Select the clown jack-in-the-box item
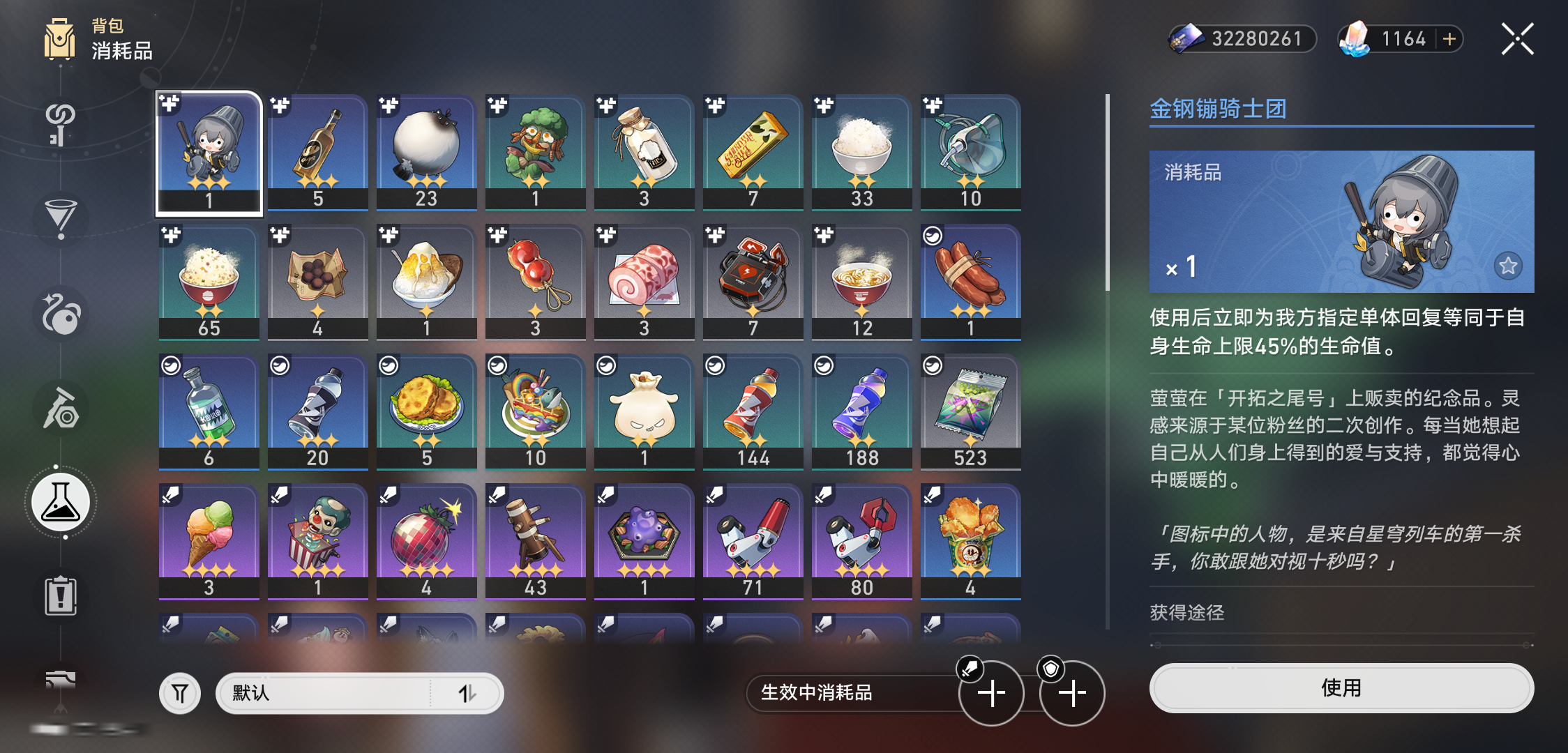The image size is (1568, 753). point(318,542)
